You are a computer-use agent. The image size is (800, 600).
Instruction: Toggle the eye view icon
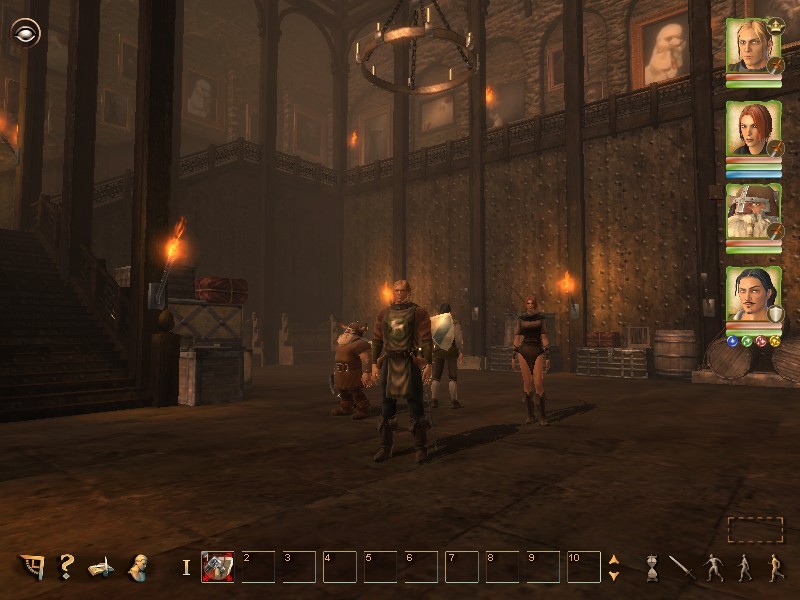pos(25,33)
